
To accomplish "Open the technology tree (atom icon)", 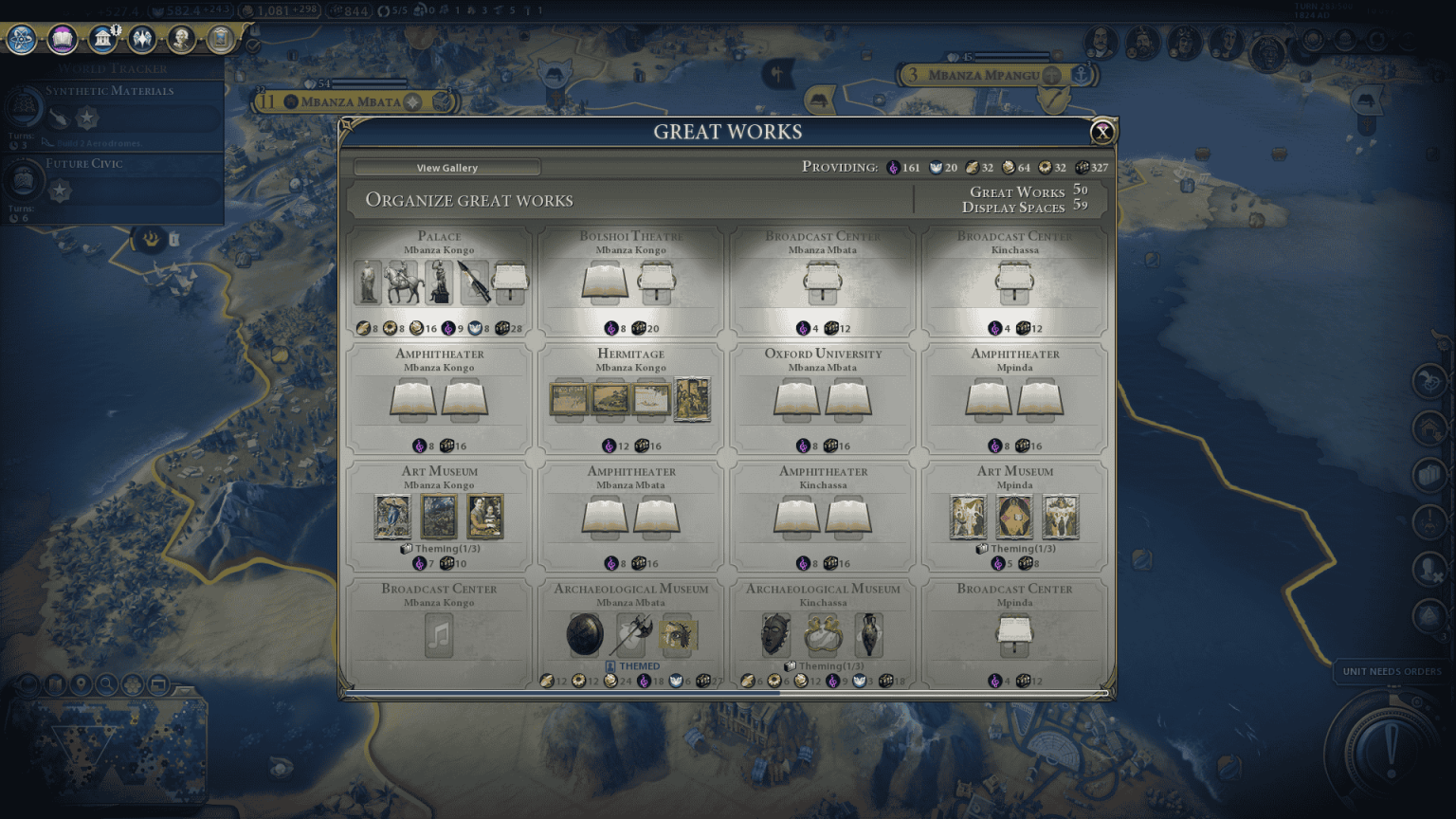I will coord(24,41).
